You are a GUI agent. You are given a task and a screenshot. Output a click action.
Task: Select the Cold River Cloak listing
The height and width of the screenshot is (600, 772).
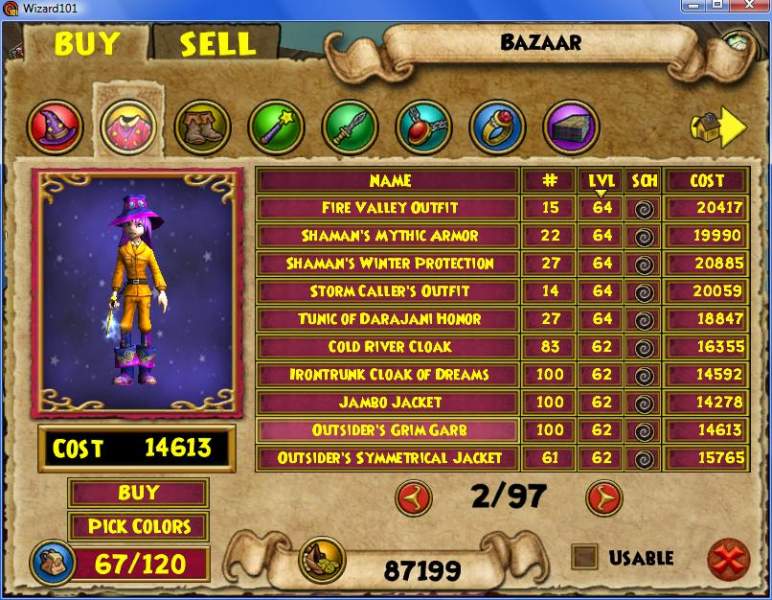[x=389, y=347]
